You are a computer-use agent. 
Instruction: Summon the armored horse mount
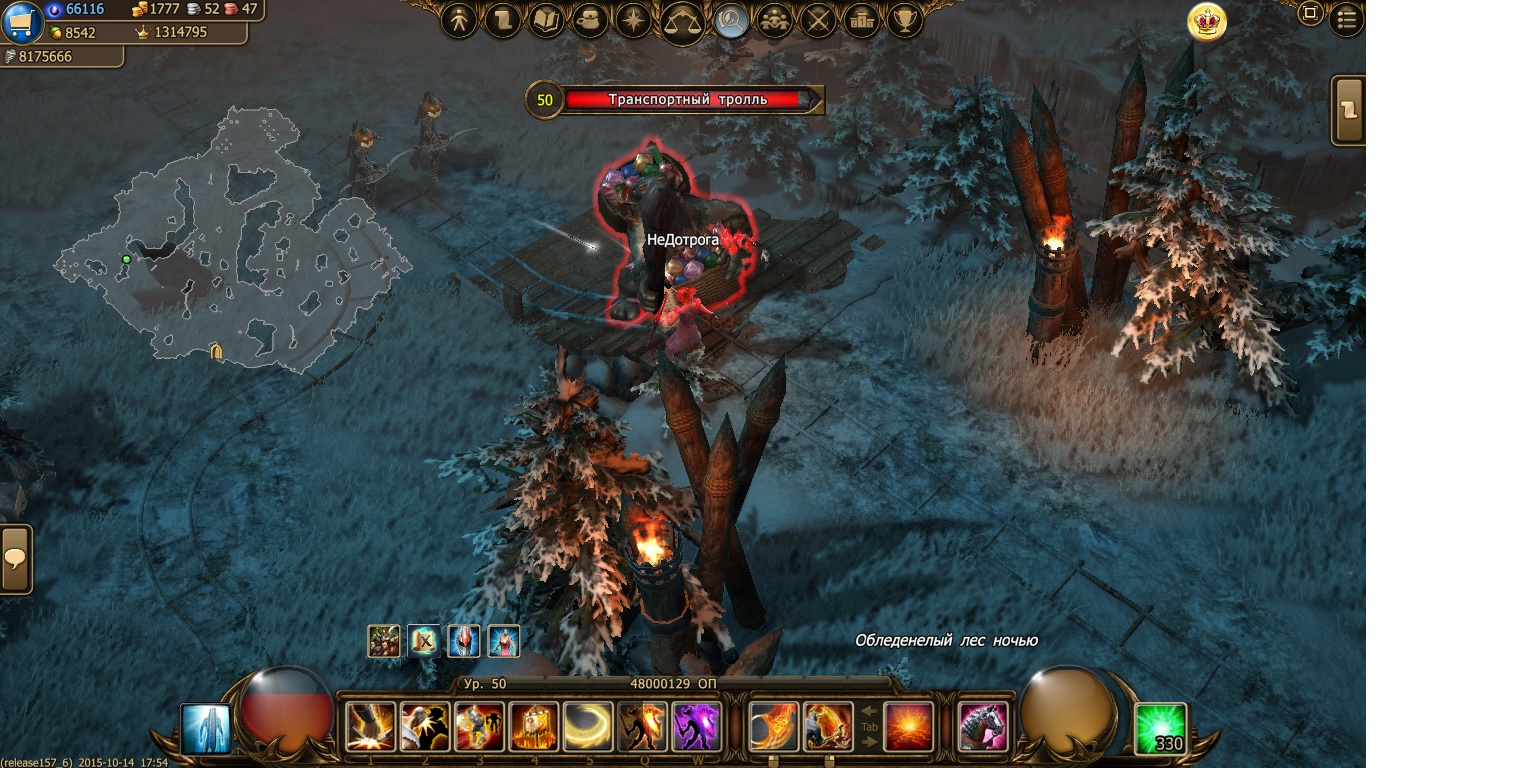click(x=982, y=726)
